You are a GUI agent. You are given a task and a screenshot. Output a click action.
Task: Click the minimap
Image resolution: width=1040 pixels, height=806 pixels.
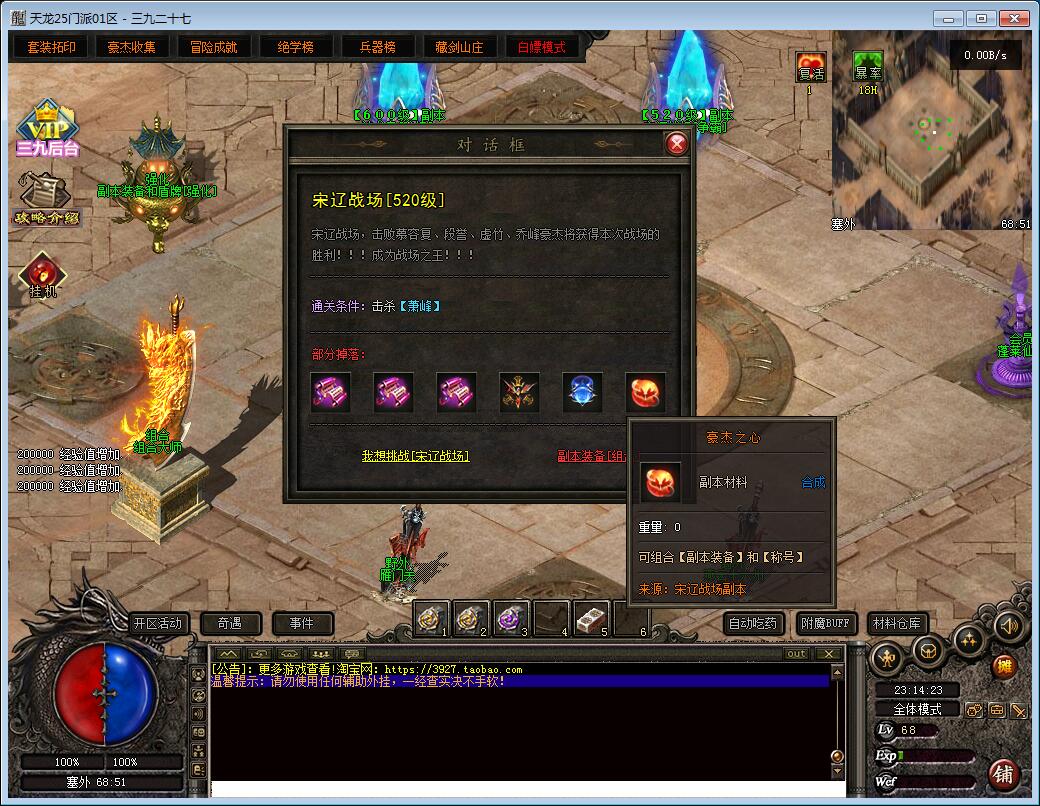click(930, 130)
